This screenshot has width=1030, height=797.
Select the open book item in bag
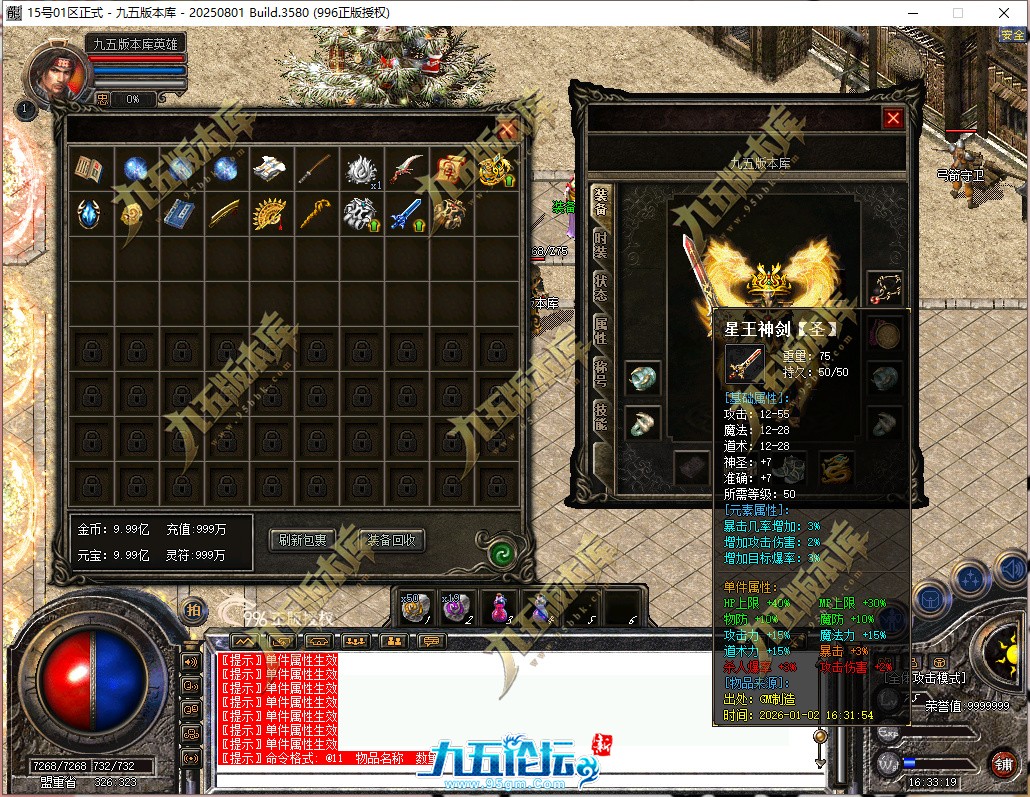click(89, 169)
